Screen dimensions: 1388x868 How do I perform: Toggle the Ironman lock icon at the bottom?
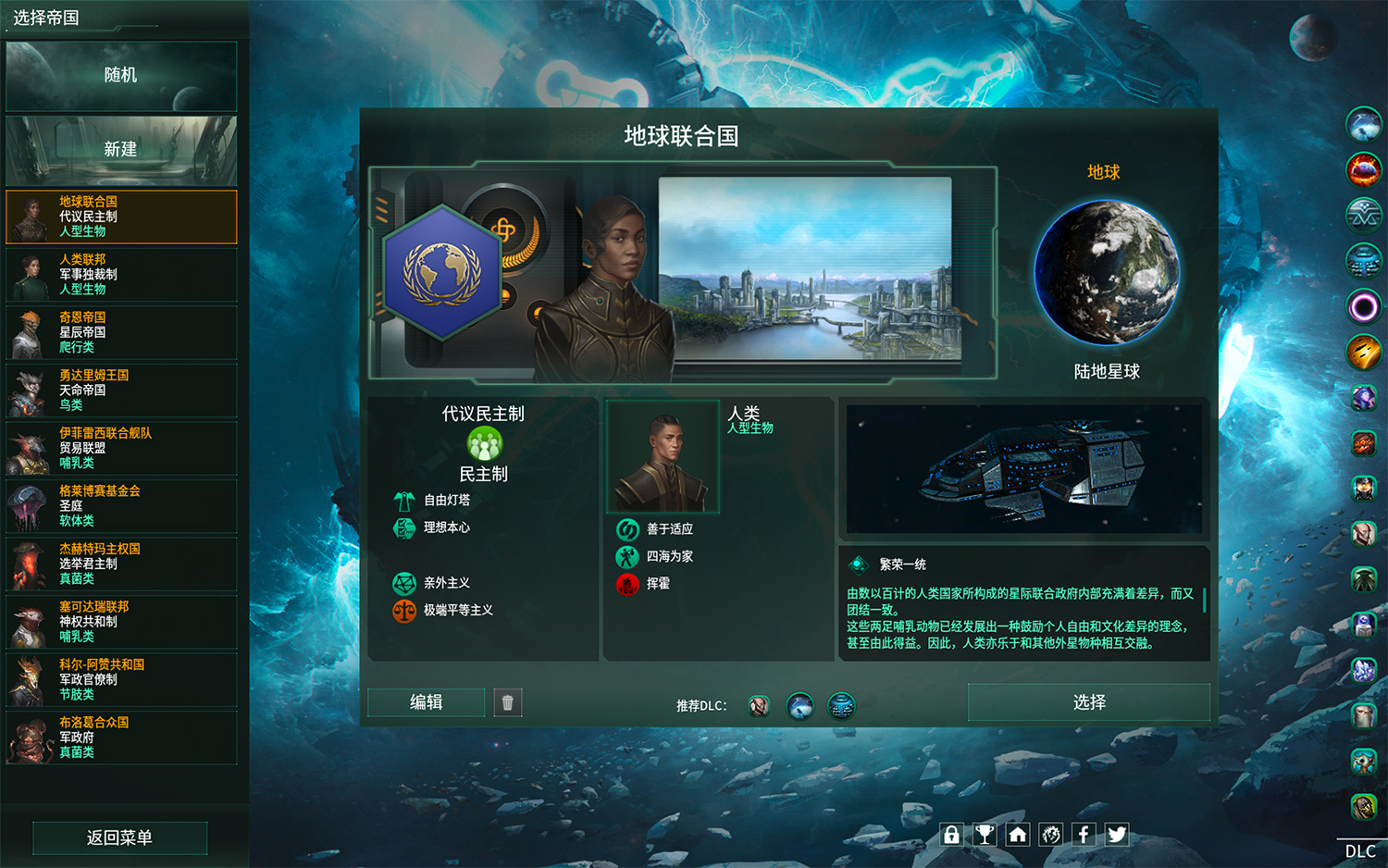(951, 834)
